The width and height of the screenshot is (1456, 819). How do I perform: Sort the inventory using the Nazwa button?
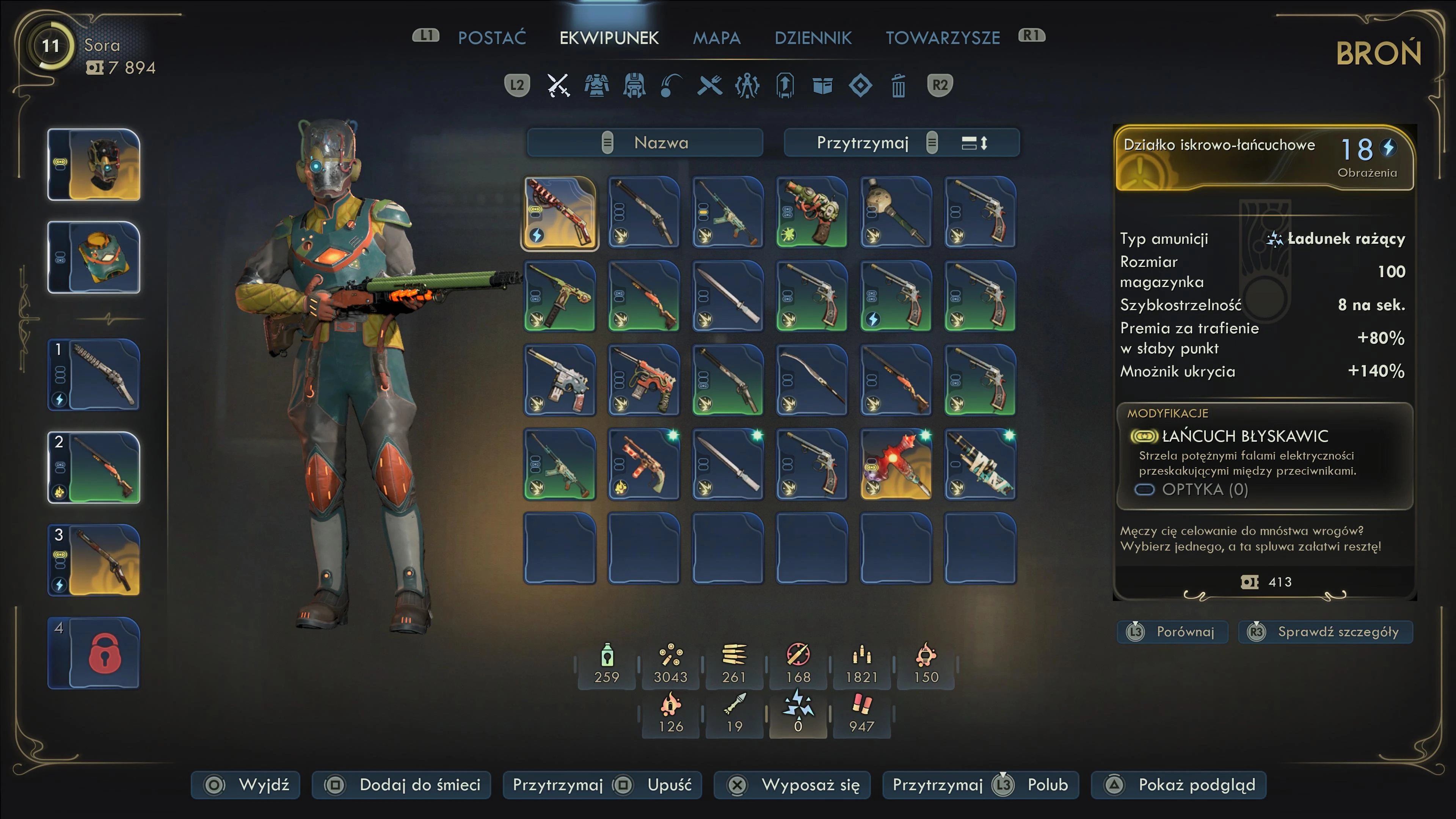coord(645,143)
